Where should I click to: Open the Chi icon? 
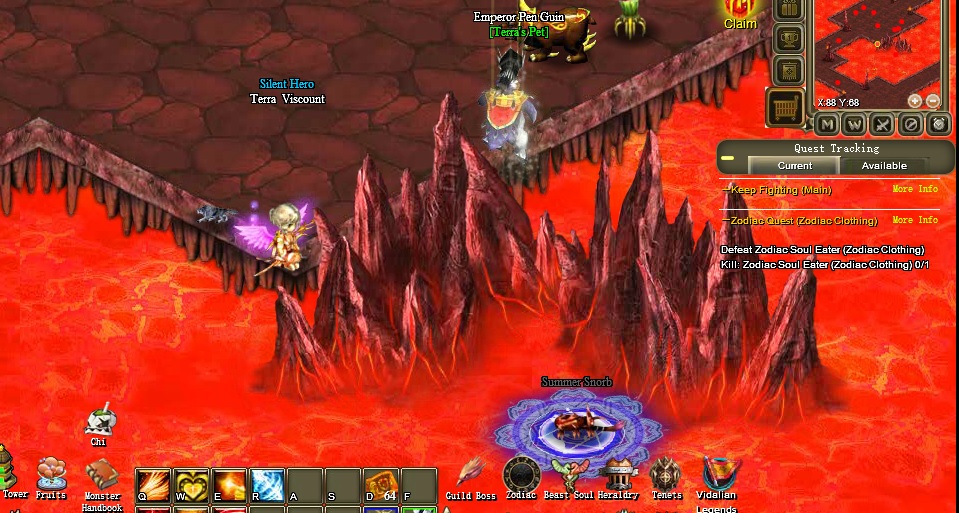pos(98,422)
